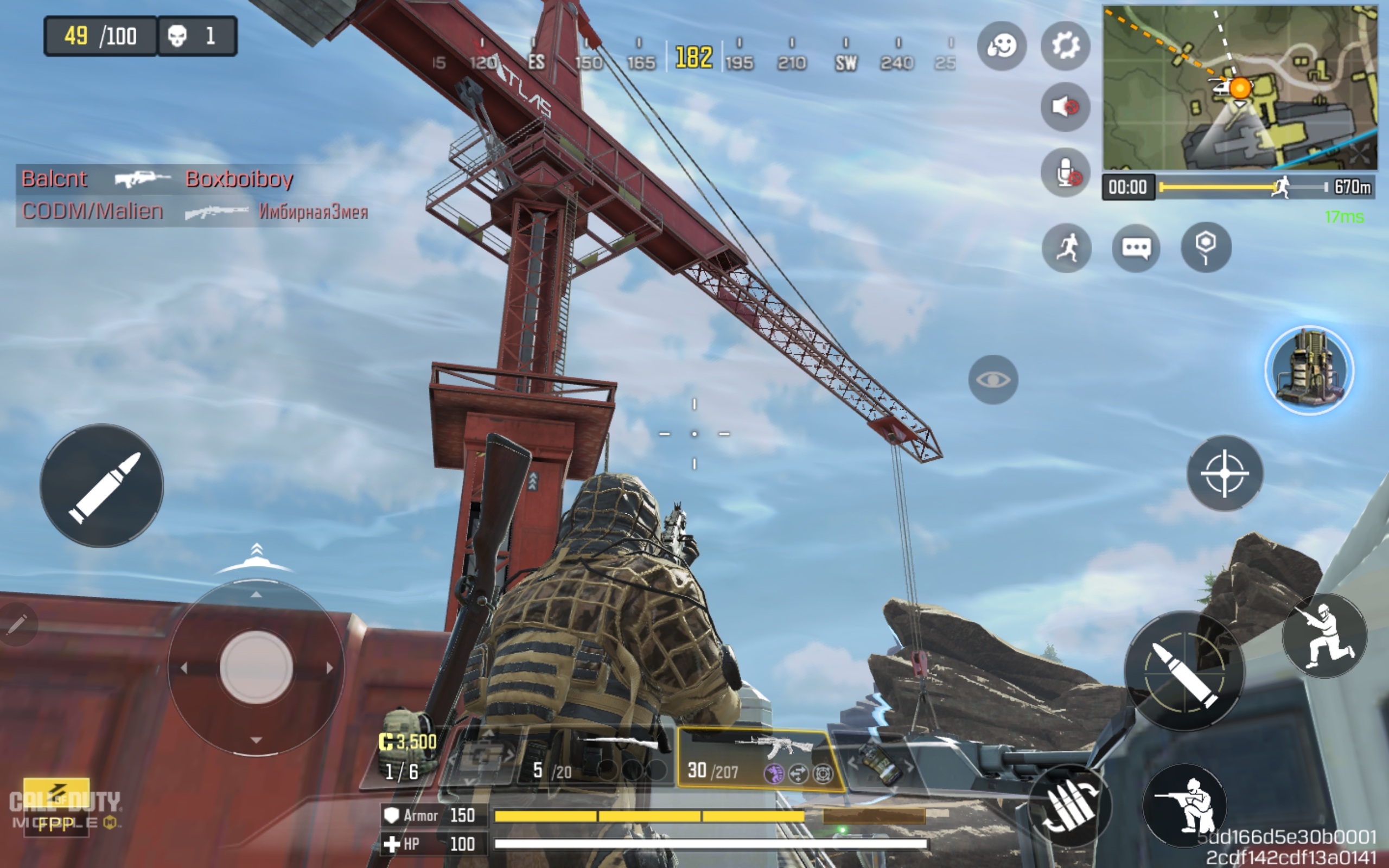
Task: Toggle the eye free-look button
Action: pyautogui.click(x=993, y=379)
